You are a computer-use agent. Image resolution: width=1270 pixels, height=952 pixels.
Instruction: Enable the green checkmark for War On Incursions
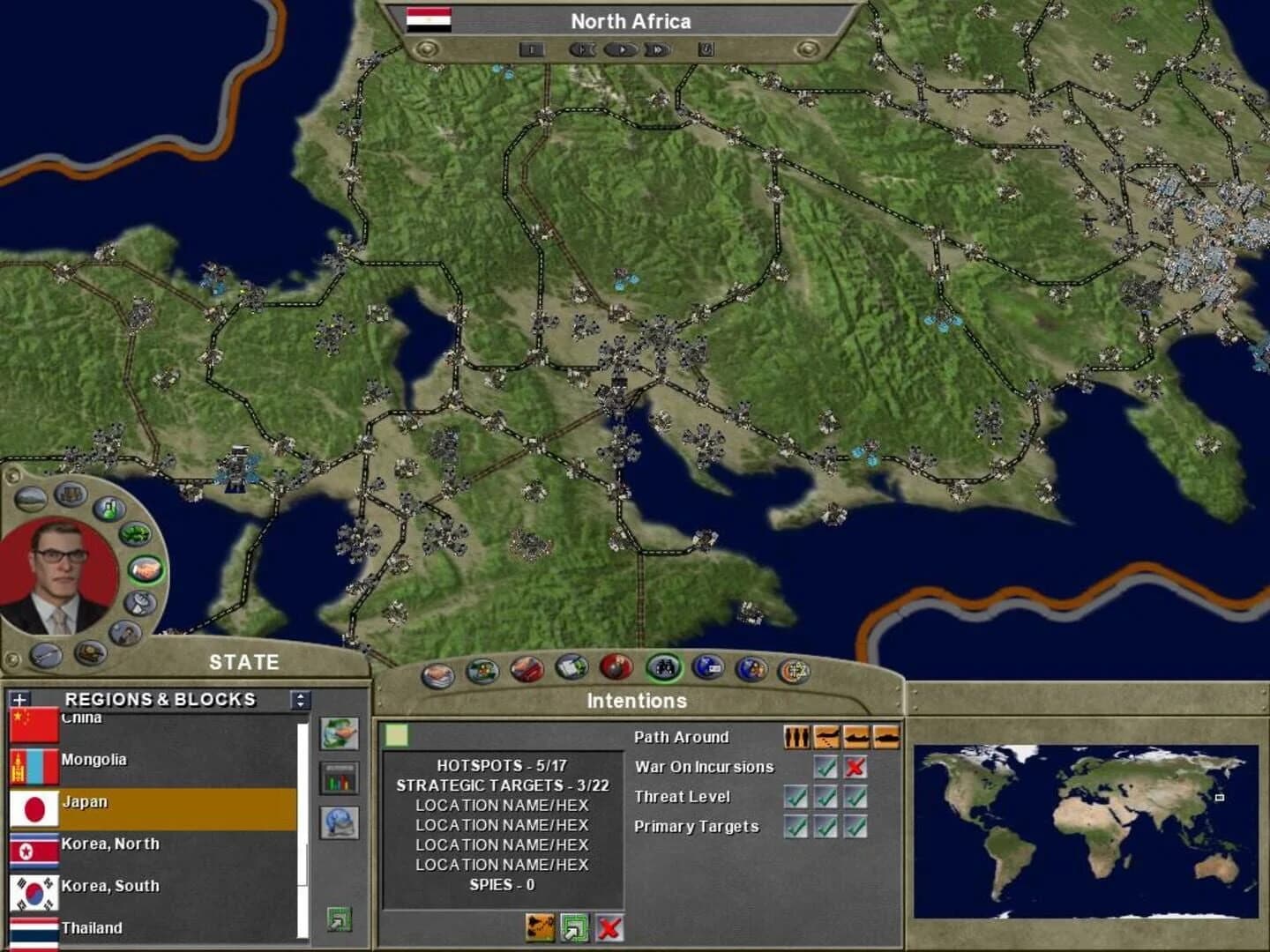coord(825,767)
